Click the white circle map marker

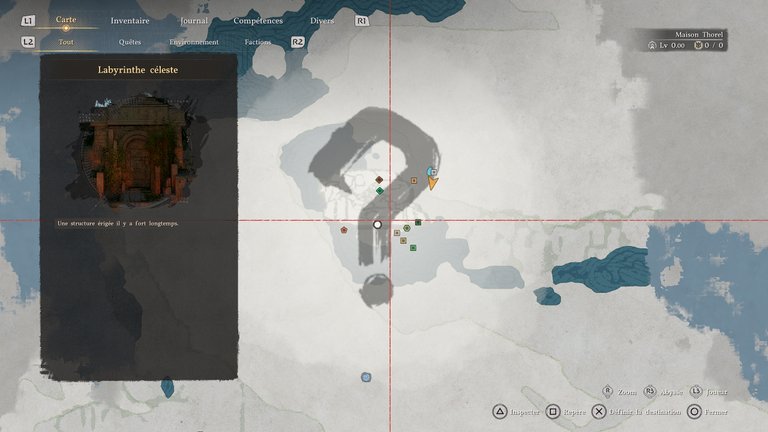click(378, 225)
